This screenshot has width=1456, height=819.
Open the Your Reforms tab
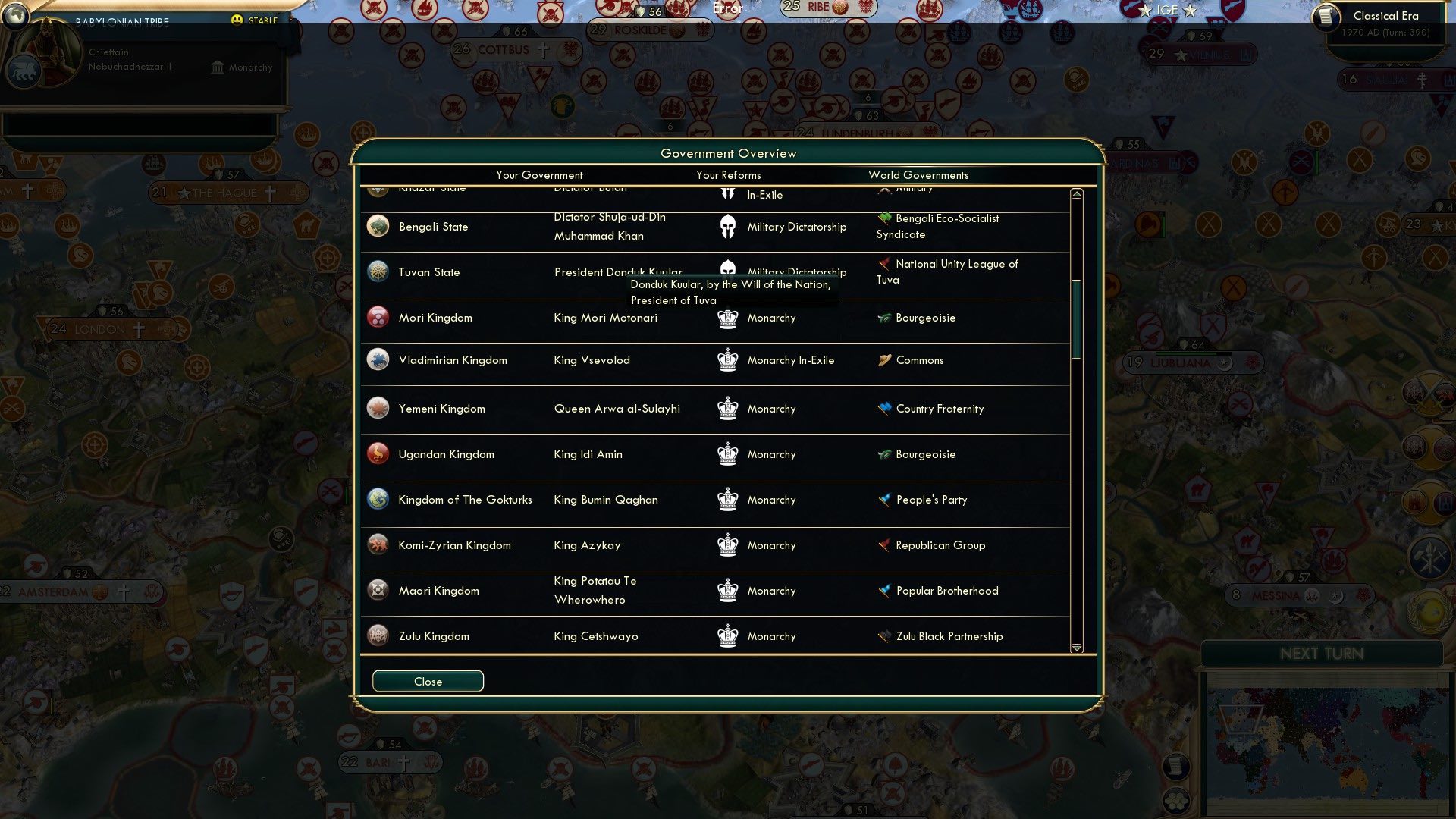pyautogui.click(x=727, y=175)
